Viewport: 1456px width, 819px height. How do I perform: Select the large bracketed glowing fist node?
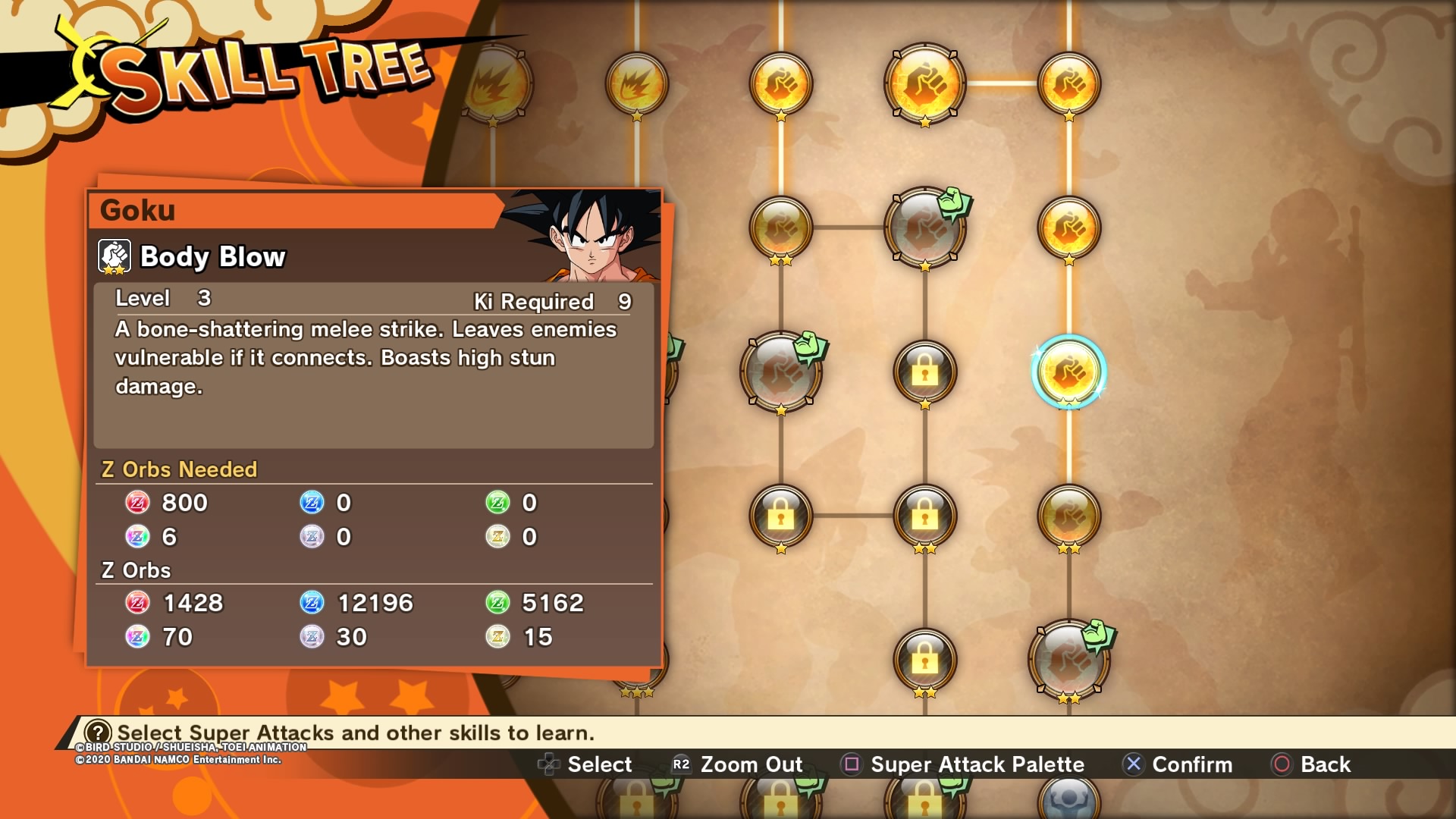pyautogui.click(x=924, y=83)
